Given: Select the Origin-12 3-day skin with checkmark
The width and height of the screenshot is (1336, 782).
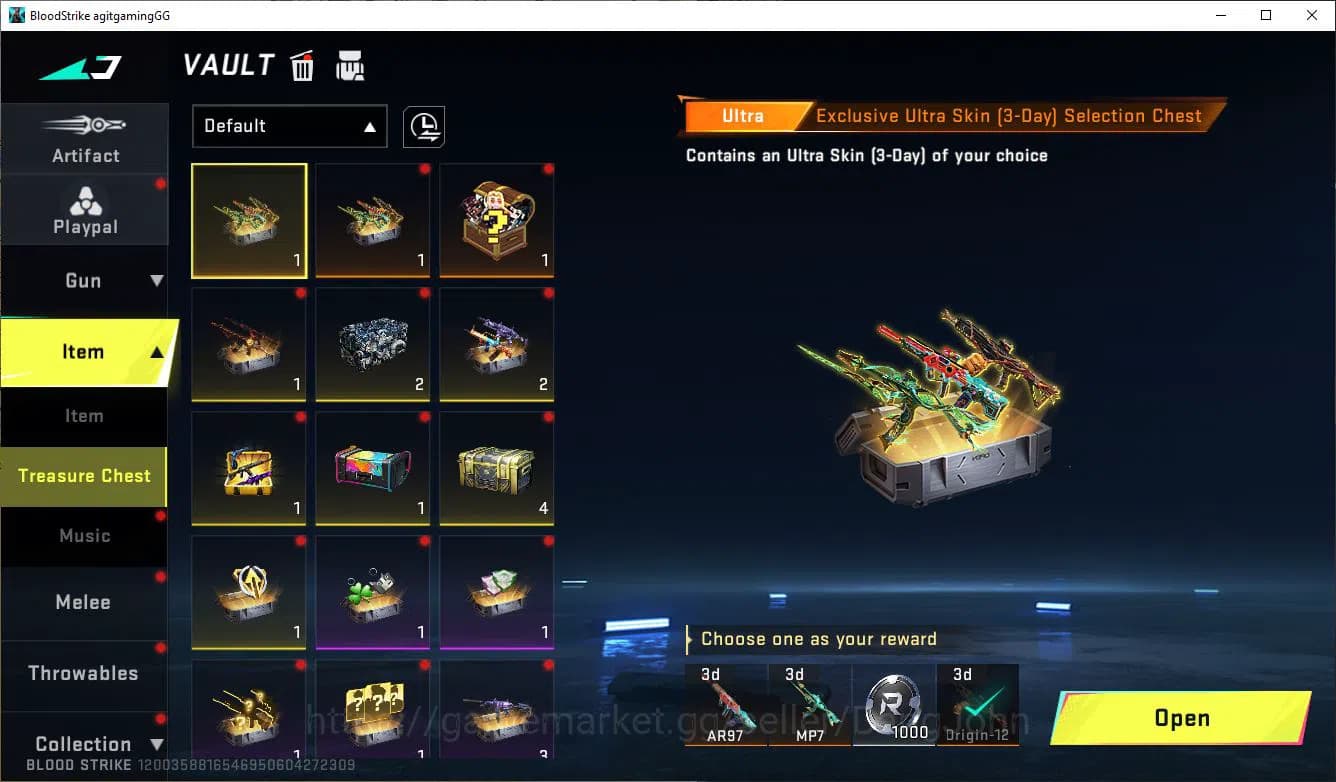Looking at the screenshot, I should pos(978,705).
